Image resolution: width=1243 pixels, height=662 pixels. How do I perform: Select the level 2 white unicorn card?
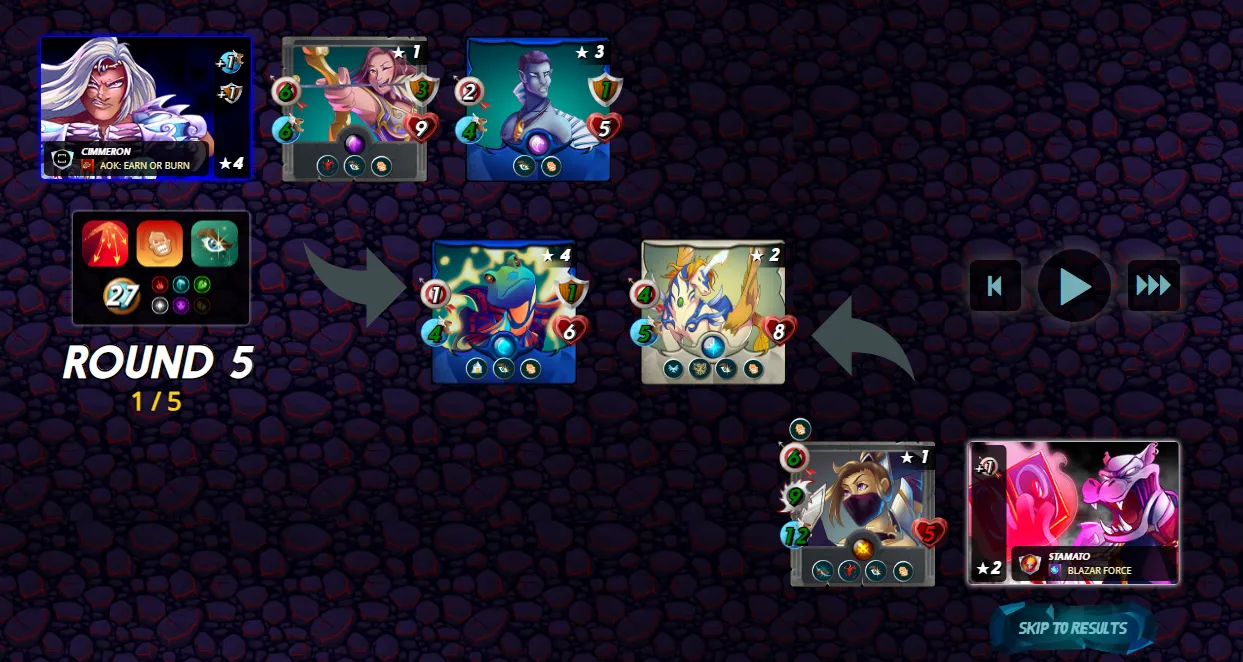(713, 312)
